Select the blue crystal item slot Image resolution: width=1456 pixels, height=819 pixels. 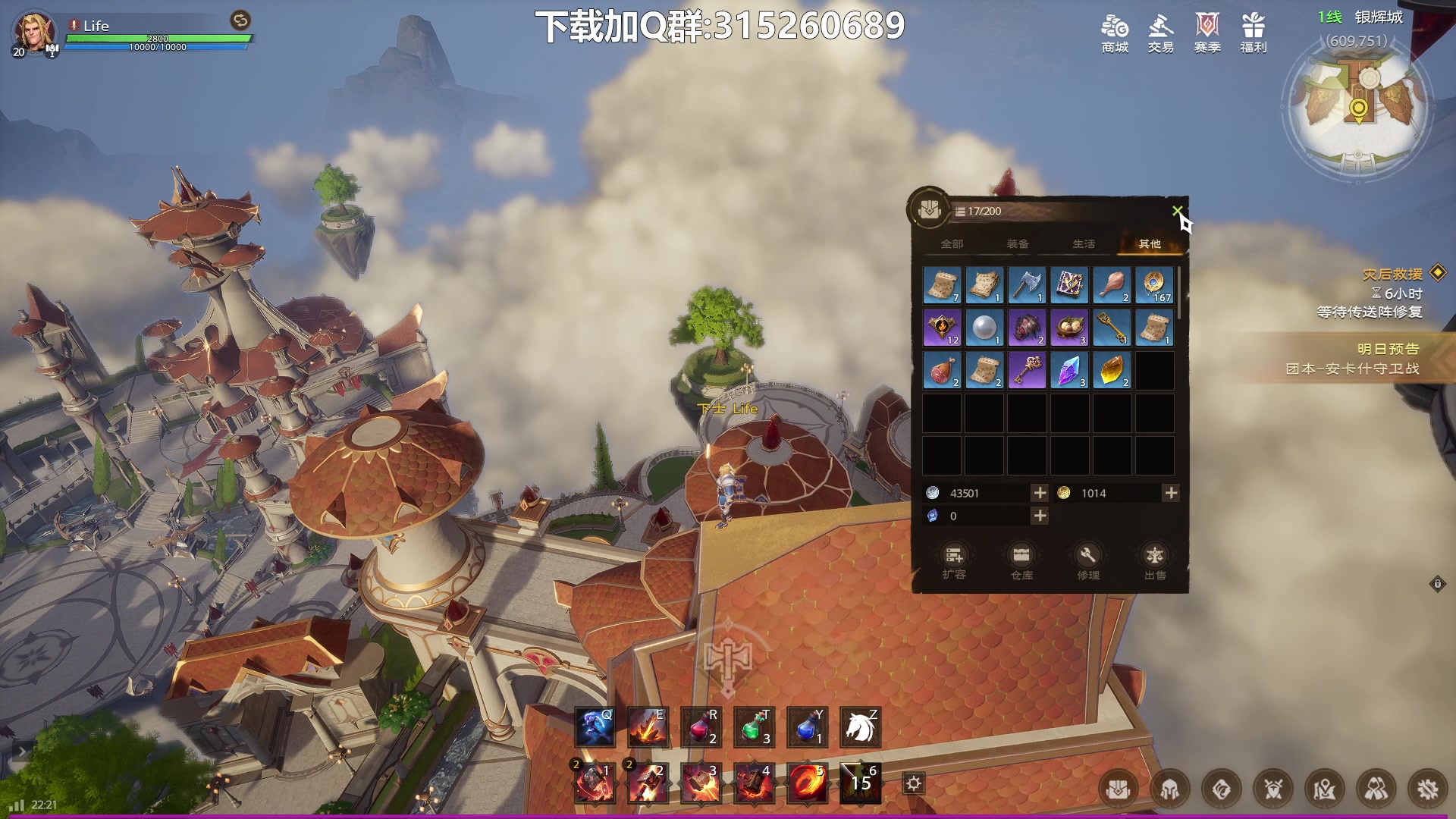[x=1069, y=370]
